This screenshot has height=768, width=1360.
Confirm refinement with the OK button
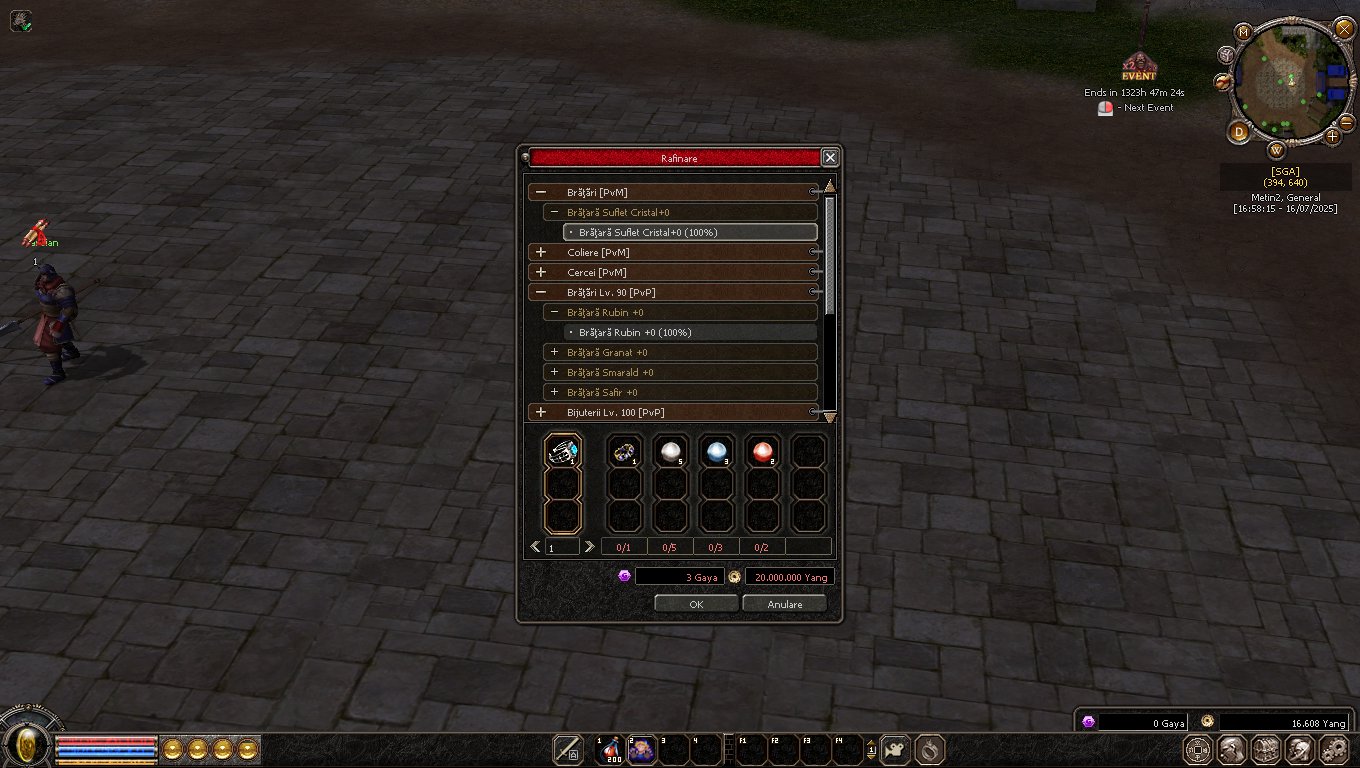click(x=696, y=604)
